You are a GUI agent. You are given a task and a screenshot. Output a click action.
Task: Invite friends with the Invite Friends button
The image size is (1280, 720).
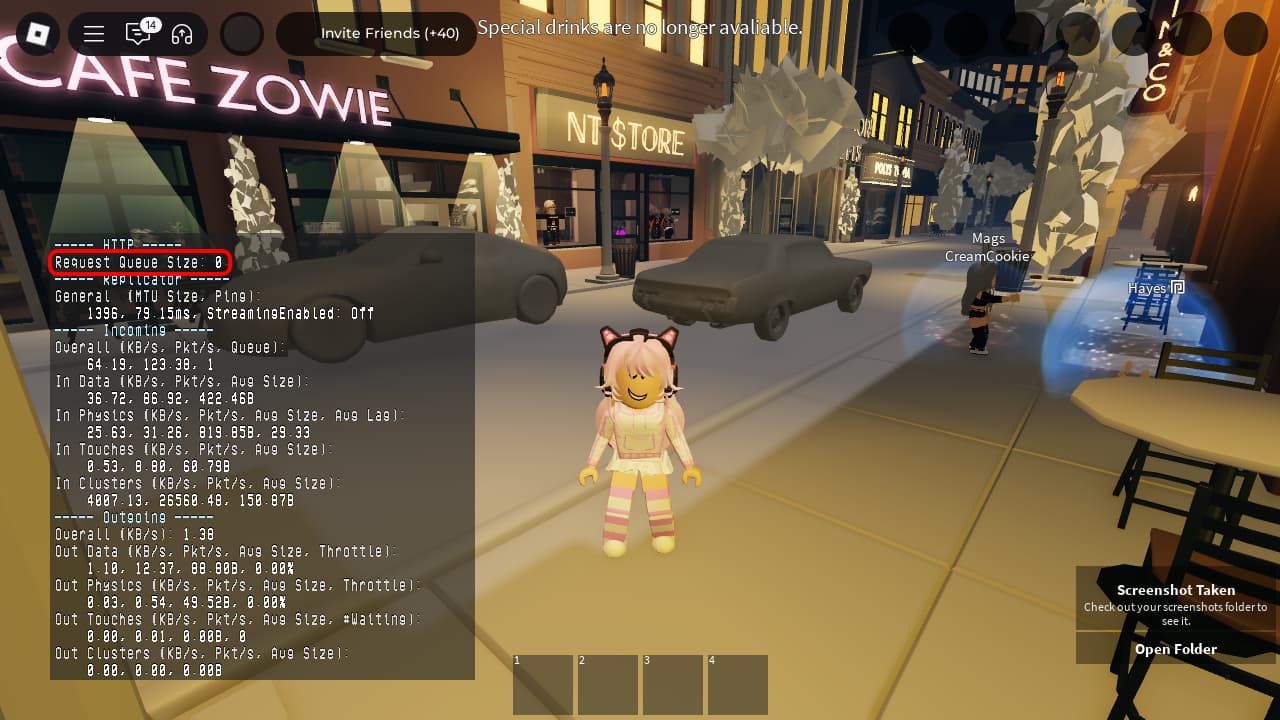(389, 34)
